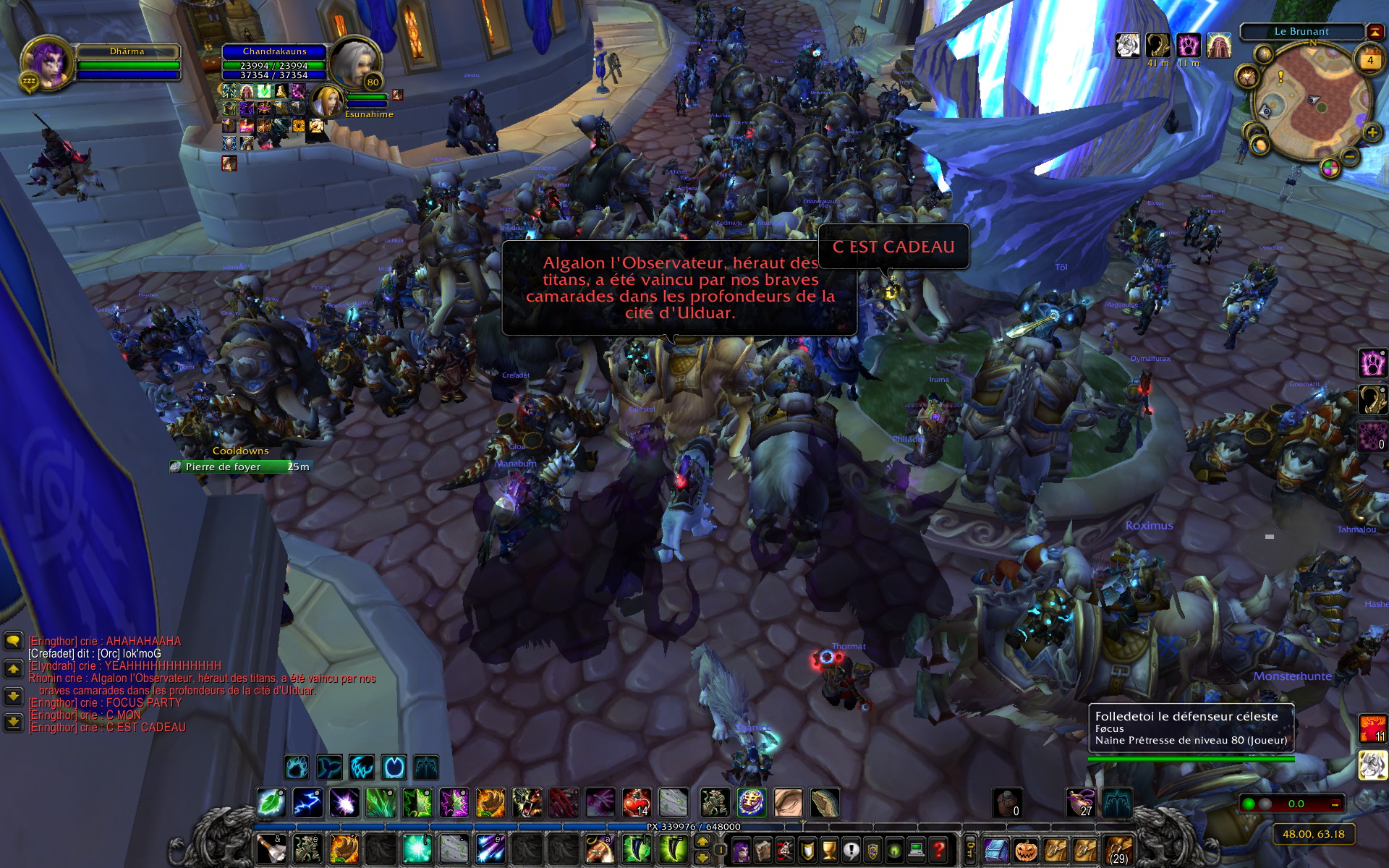The height and width of the screenshot is (868, 1389).
Task: Open the pumpkin bag slot
Action: point(1026,851)
